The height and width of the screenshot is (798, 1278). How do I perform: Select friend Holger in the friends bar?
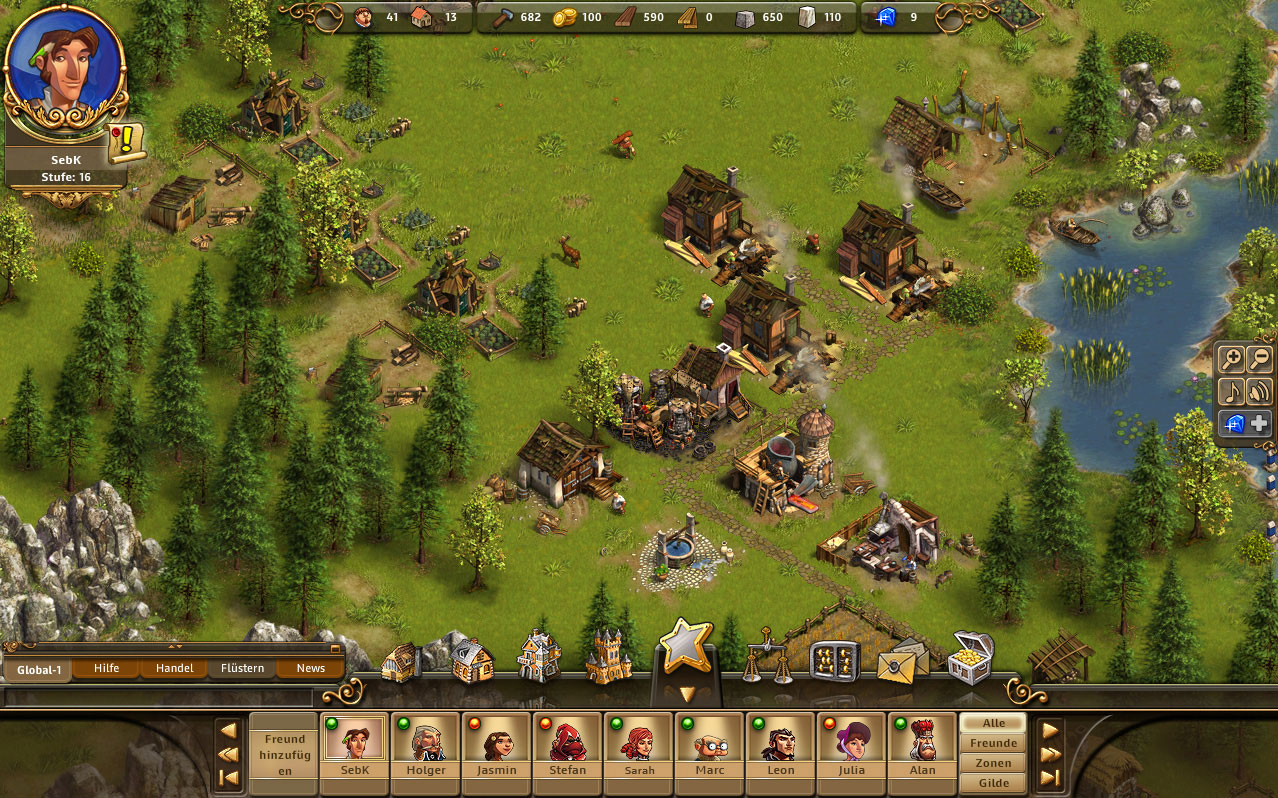[x=425, y=746]
